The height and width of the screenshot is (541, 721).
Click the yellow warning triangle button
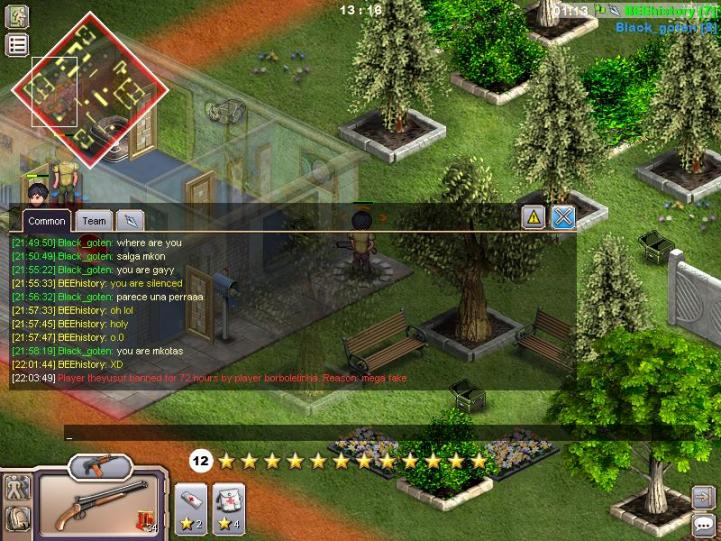(x=534, y=217)
